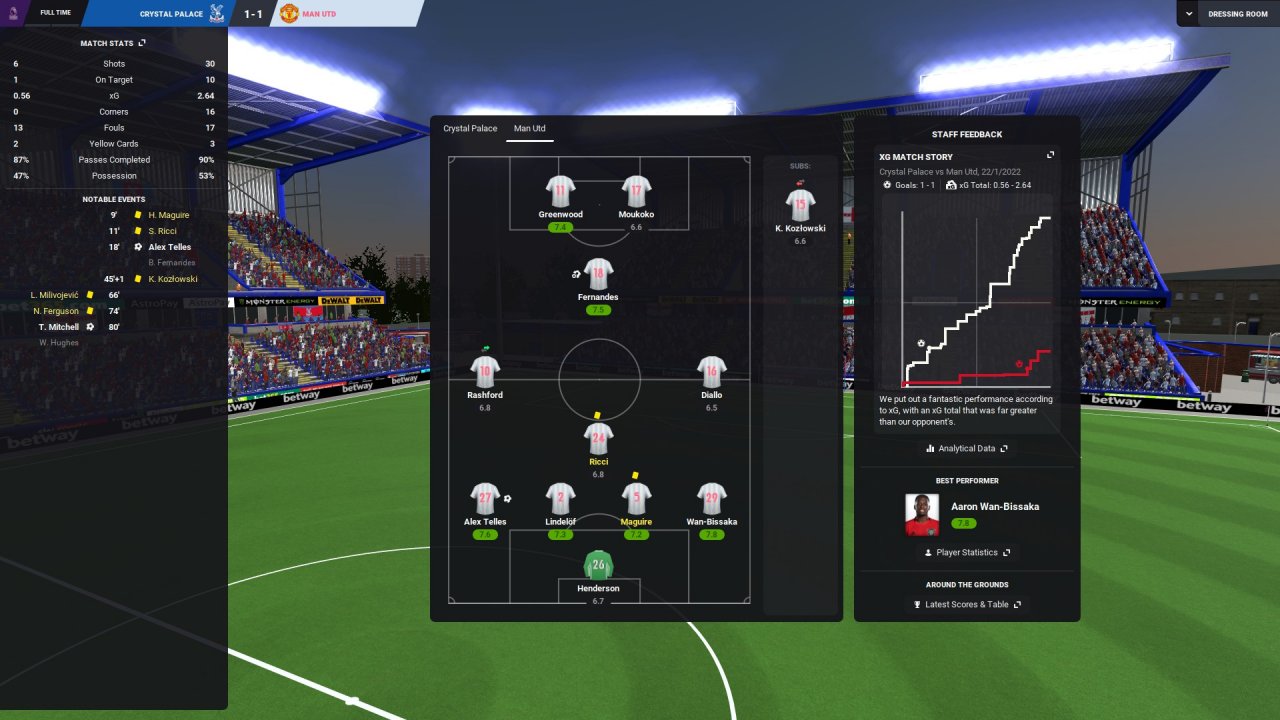Switch to the Crystal Palace lineup tab

(470, 129)
